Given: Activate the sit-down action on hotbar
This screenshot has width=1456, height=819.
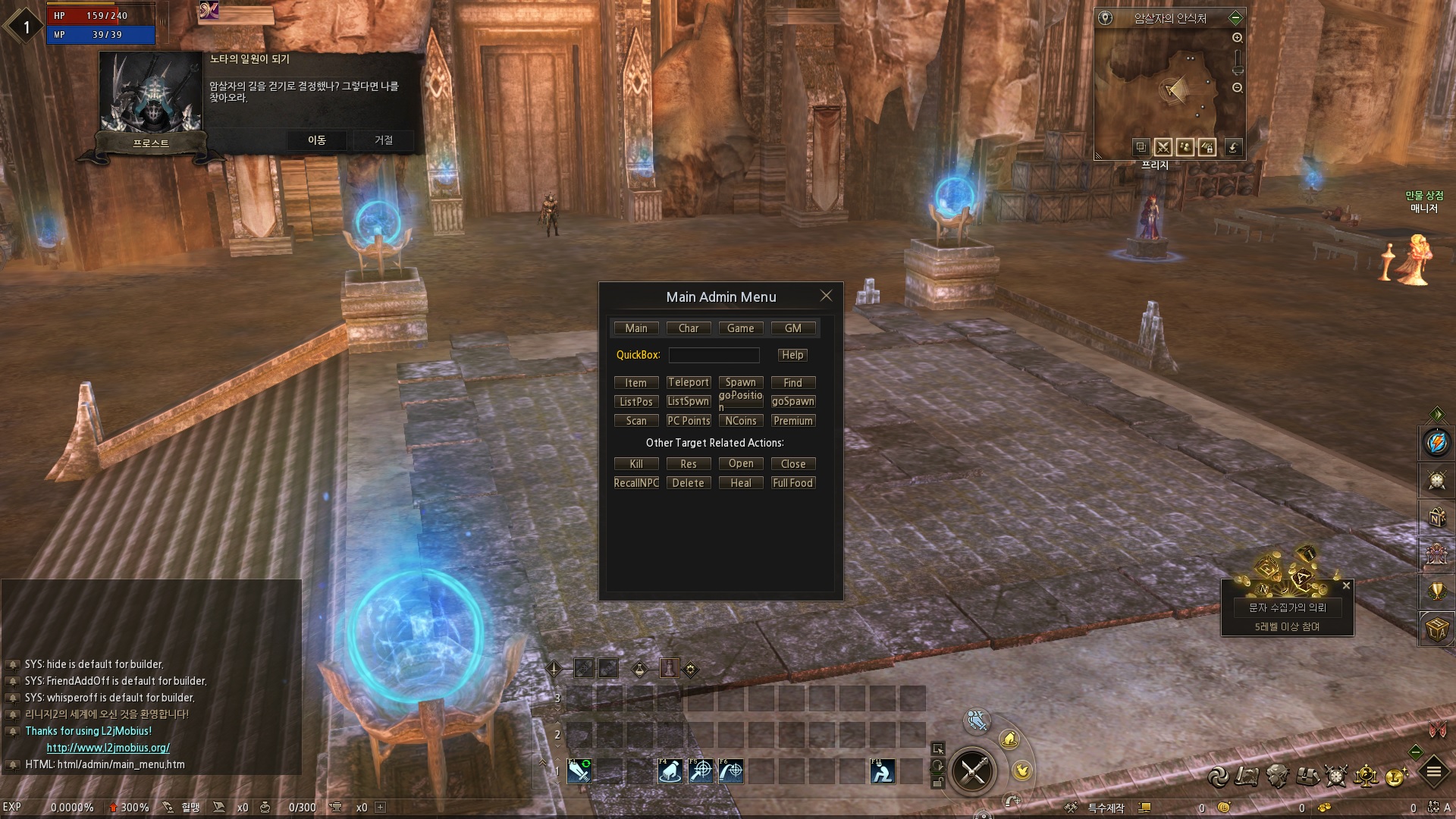Looking at the screenshot, I should tap(882, 771).
